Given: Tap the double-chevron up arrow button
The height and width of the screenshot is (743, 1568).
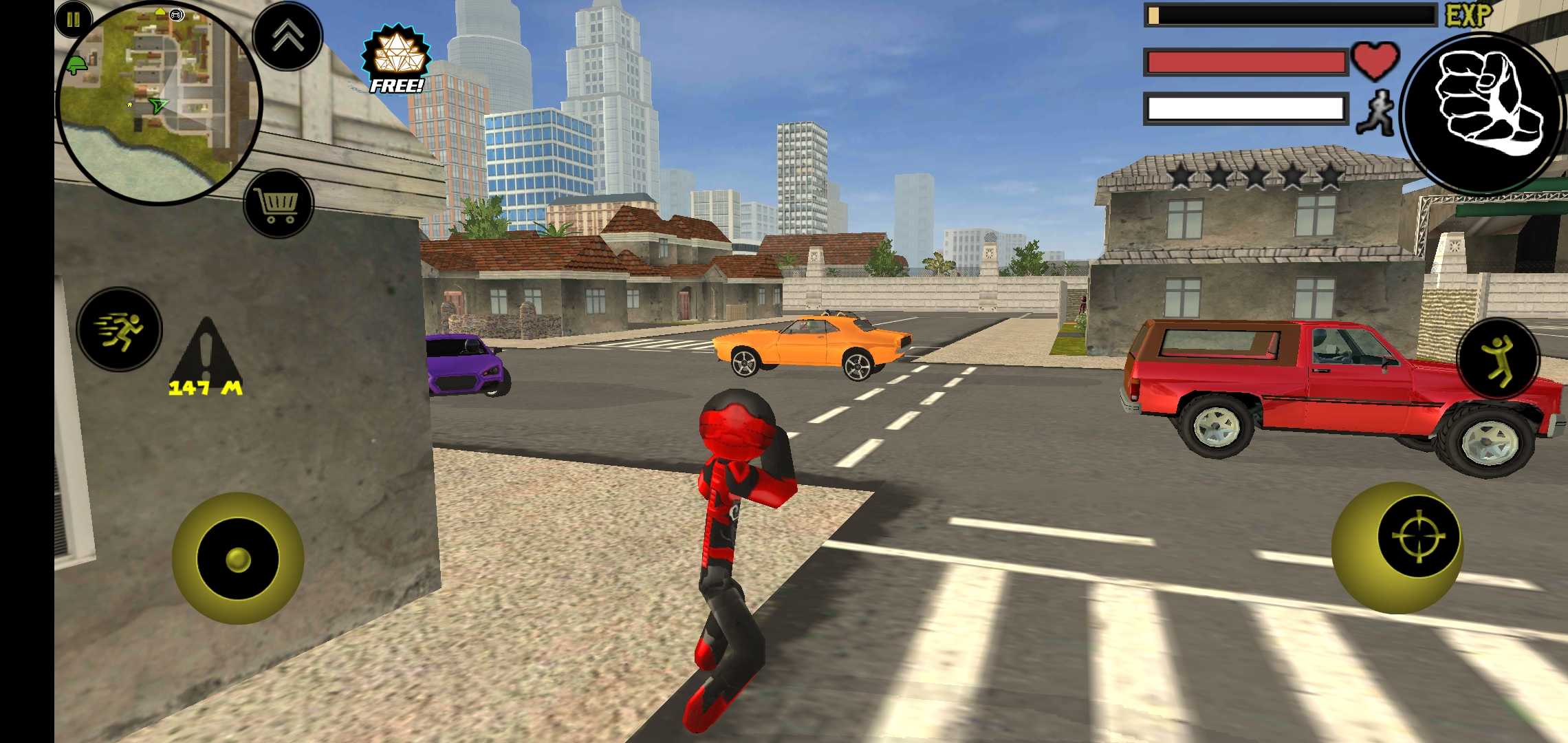Looking at the screenshot, I should tap(287, 36).
